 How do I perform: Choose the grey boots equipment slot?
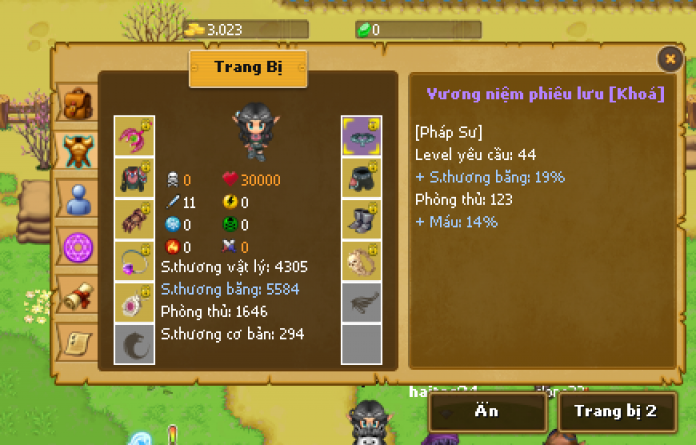click(361, 219)
